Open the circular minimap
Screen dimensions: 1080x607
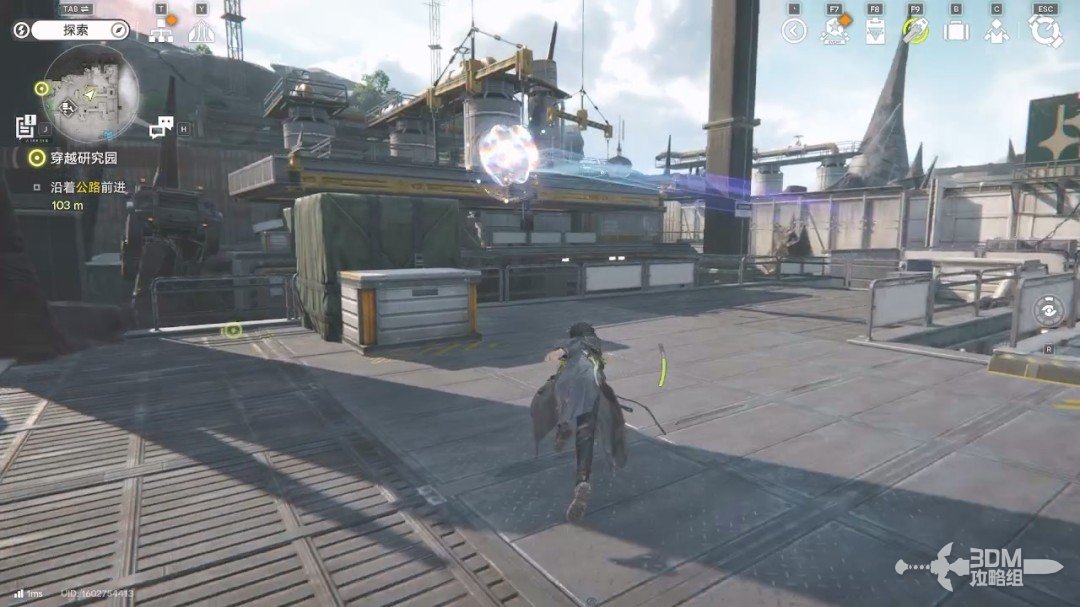tap(91, 96)
